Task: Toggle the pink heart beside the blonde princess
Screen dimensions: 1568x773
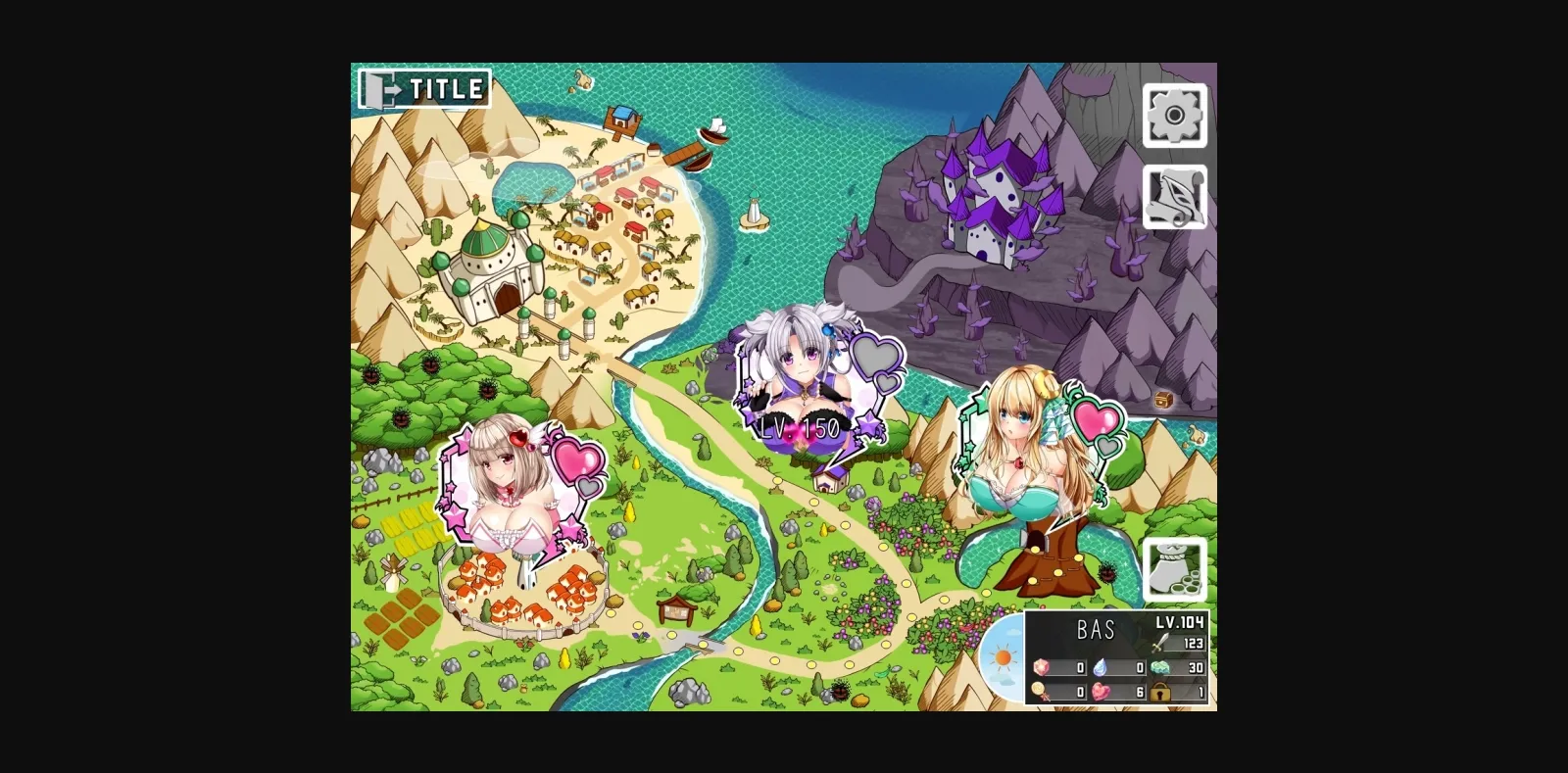Action: tap(1096, 423)
